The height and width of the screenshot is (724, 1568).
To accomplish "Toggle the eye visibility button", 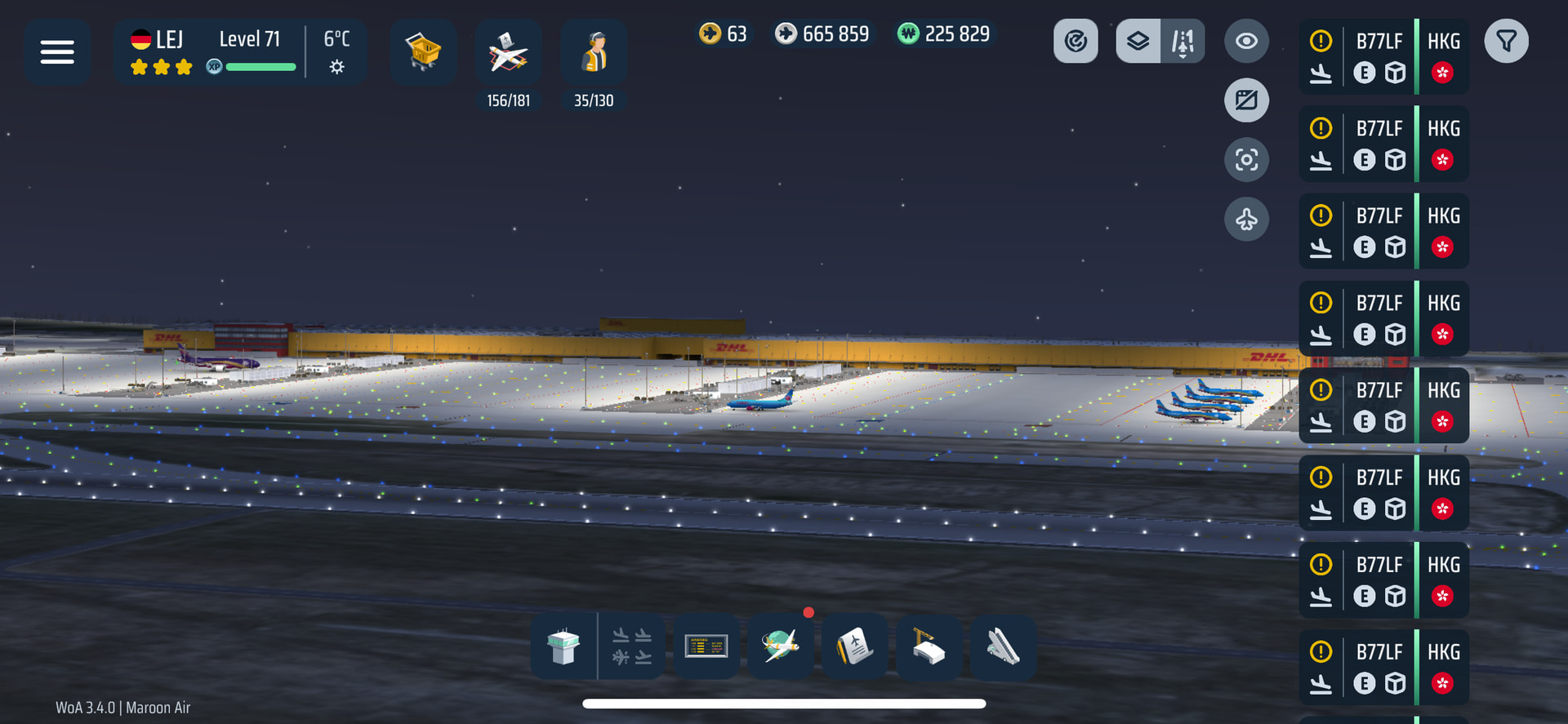I will (x=1246, y=41).
